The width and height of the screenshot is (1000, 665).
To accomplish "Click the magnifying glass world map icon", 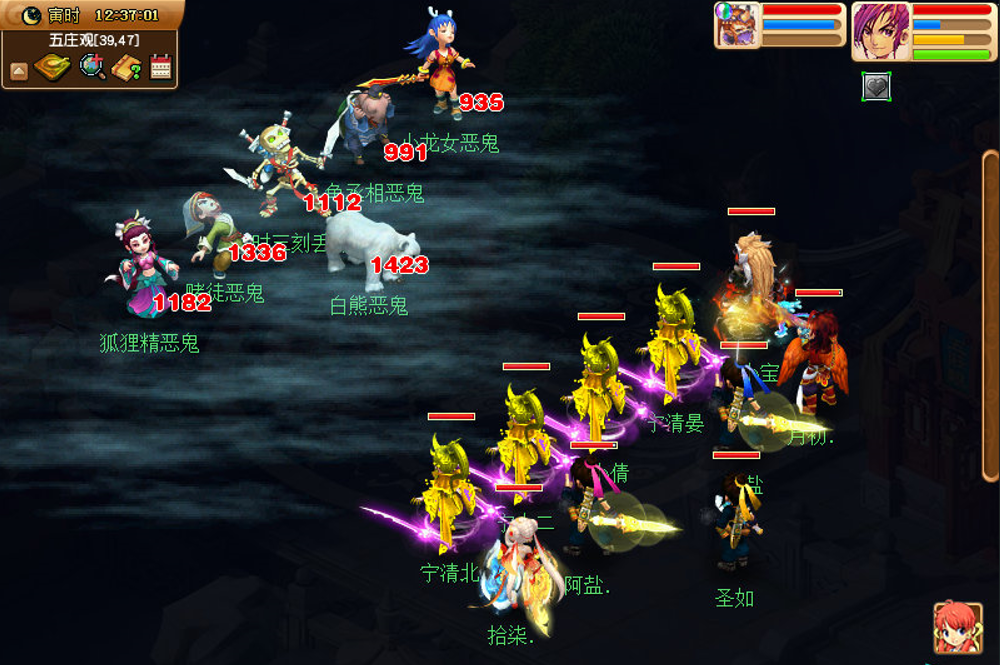I will (x=92, y=68).
